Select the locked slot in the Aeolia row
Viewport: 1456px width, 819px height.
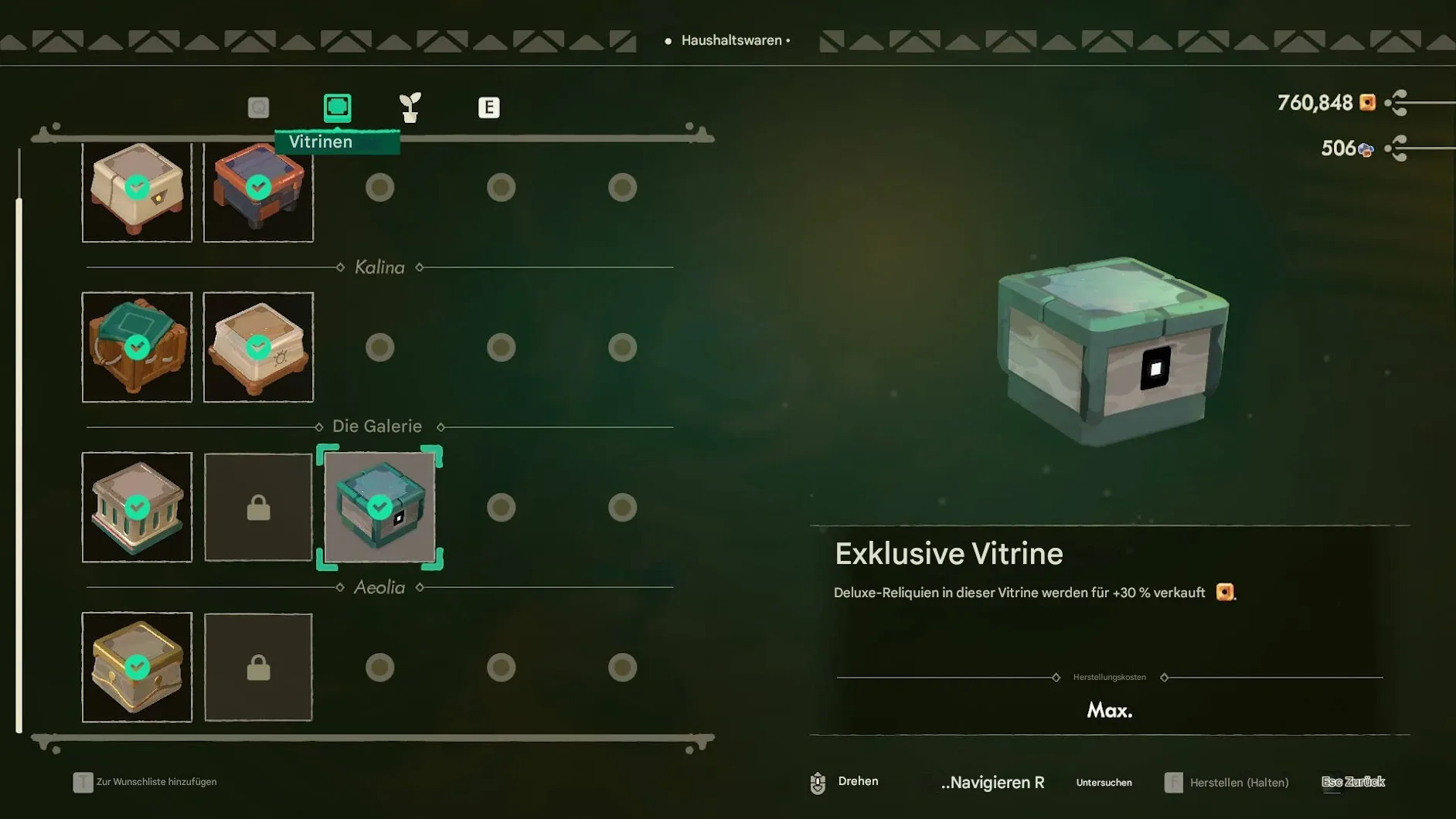258,668
